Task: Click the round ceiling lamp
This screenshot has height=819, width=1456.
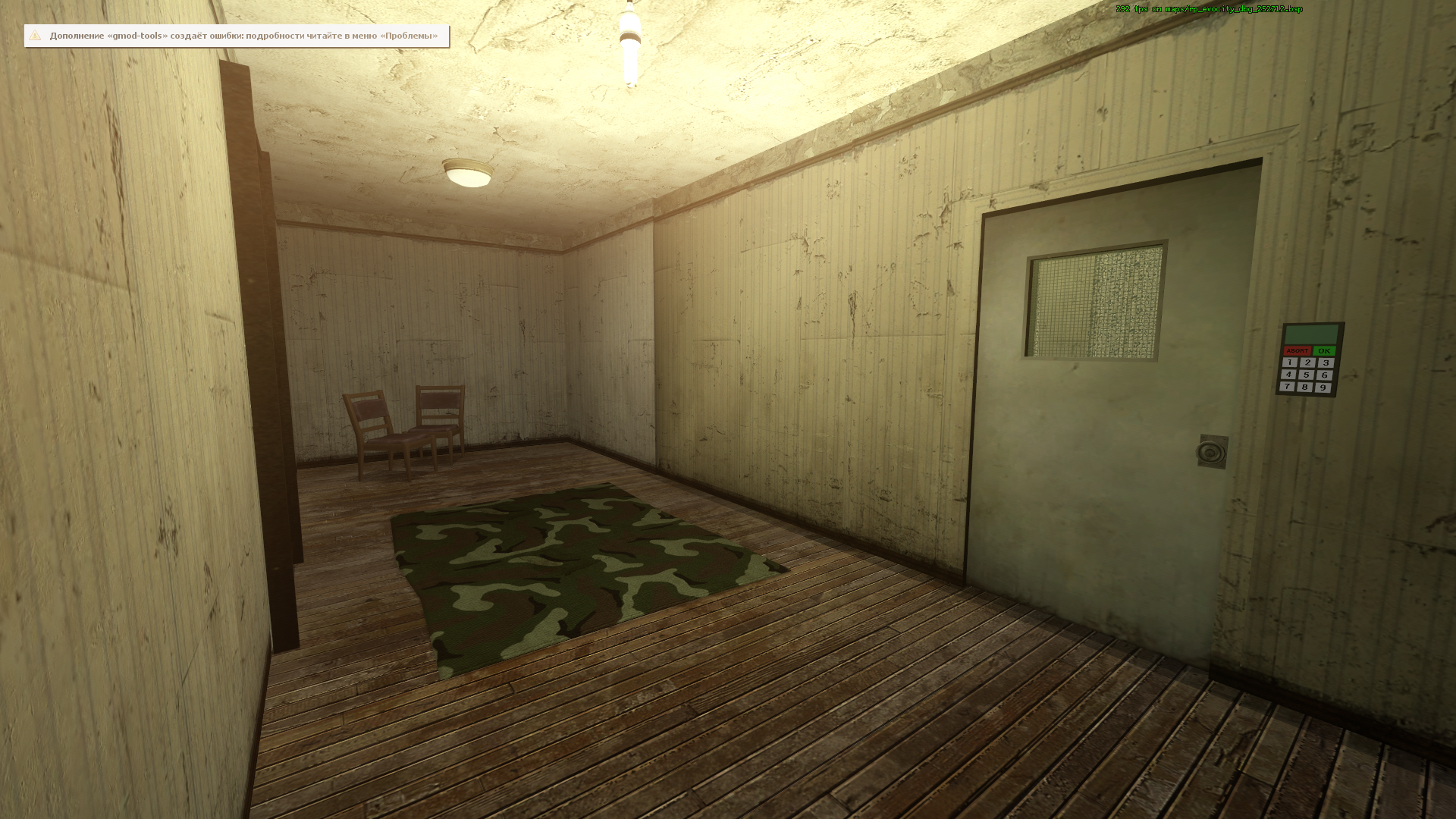Action: point(467,173)
